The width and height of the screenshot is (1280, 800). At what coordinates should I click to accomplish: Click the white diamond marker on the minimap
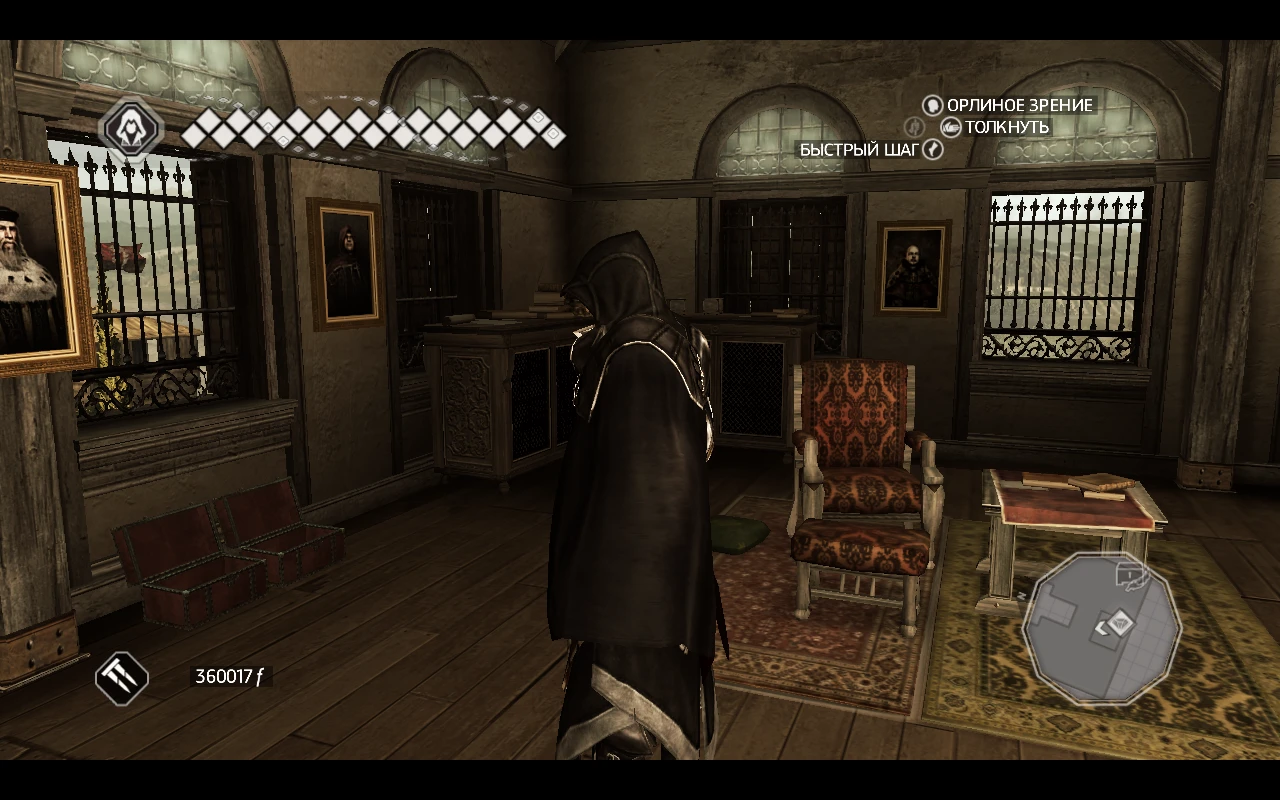(x=1121, y=622)
